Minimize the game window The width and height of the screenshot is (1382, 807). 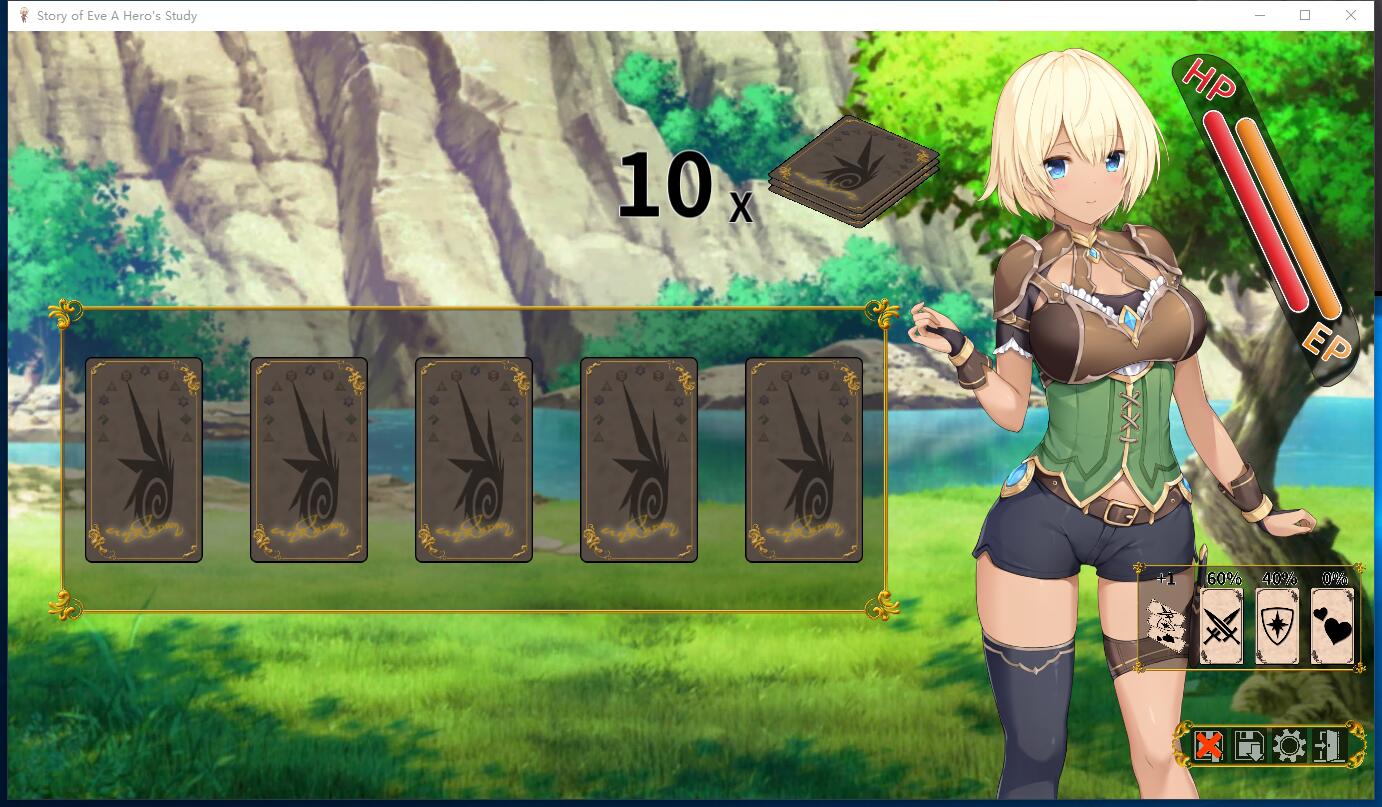click(x=1260, y=15)
